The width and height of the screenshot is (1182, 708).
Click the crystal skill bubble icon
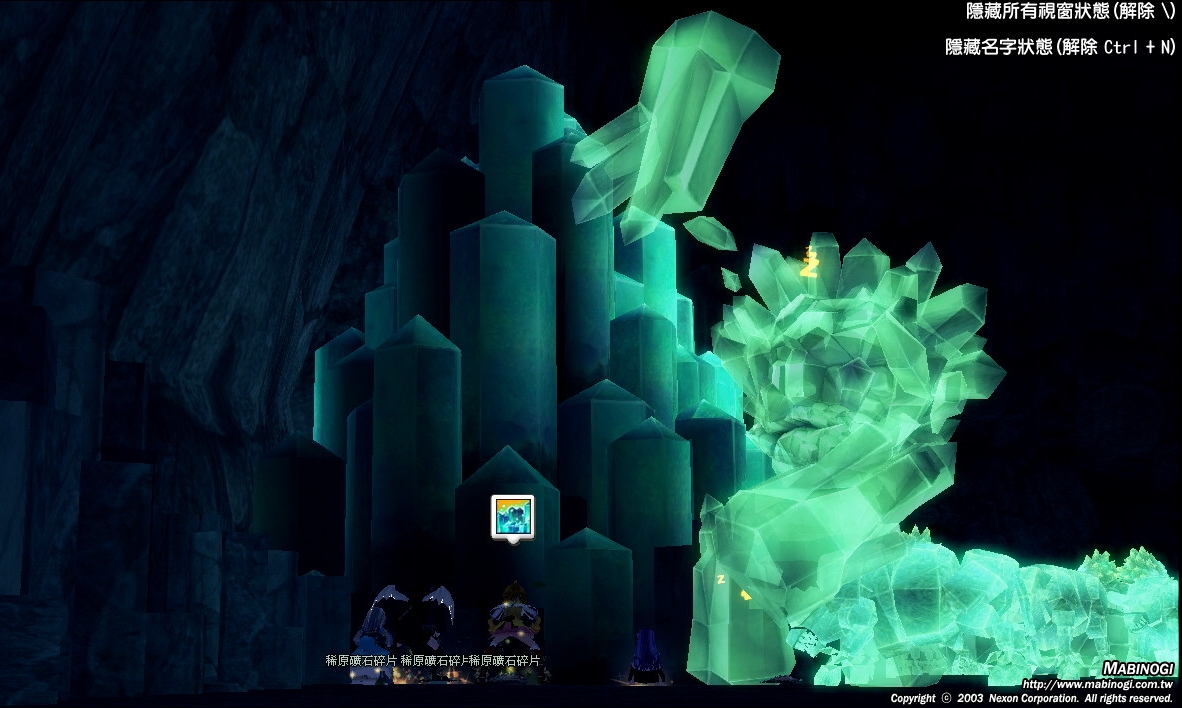click(x=512, y=516)
